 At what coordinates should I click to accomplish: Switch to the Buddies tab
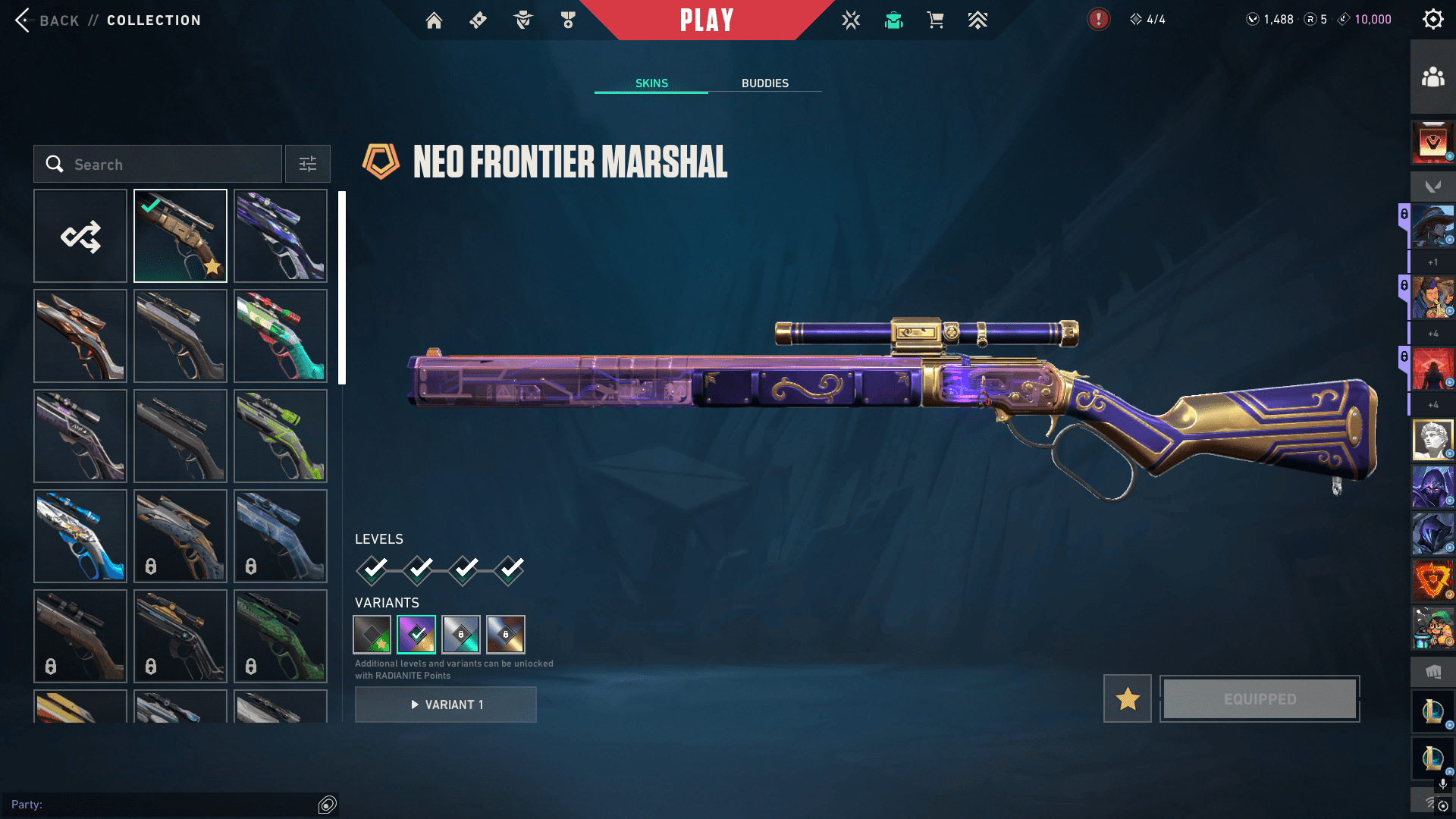point(764,83)
